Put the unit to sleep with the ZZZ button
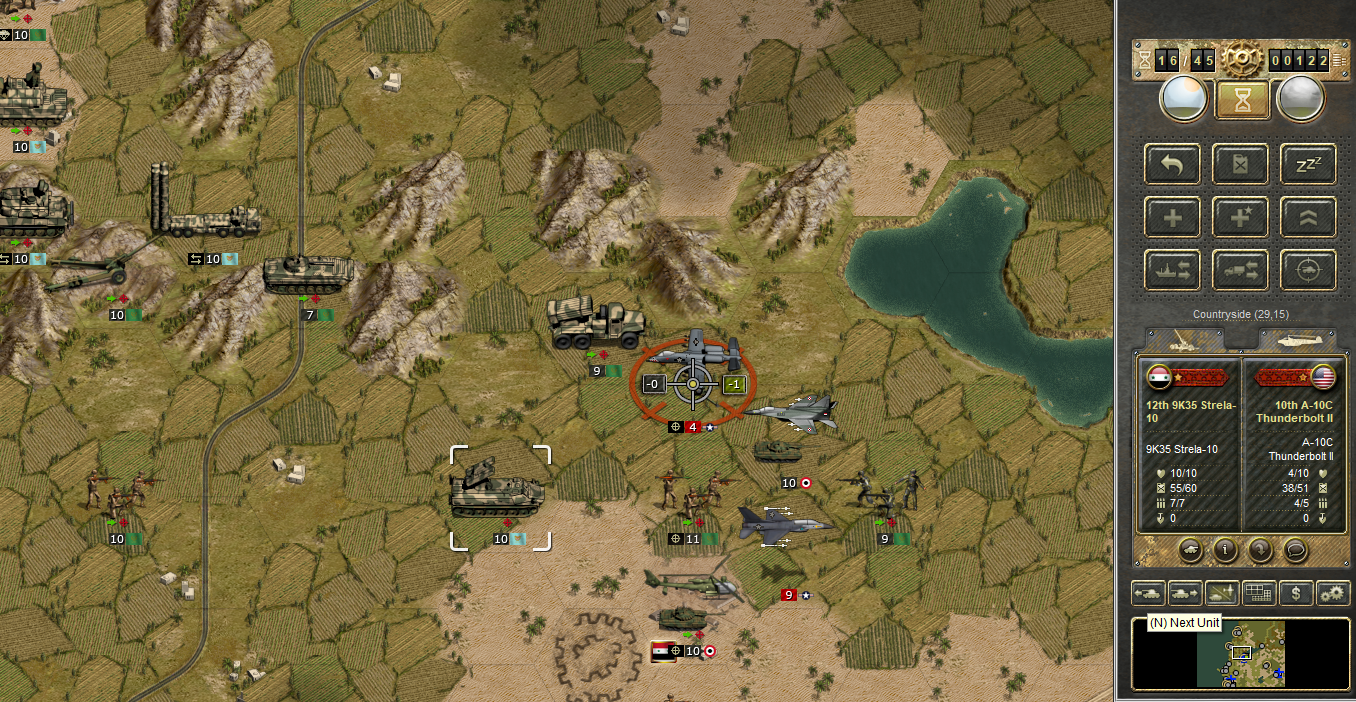The width and height of the screenshot is (1356, 702). pyautogui.click(x=1308, y=163)
